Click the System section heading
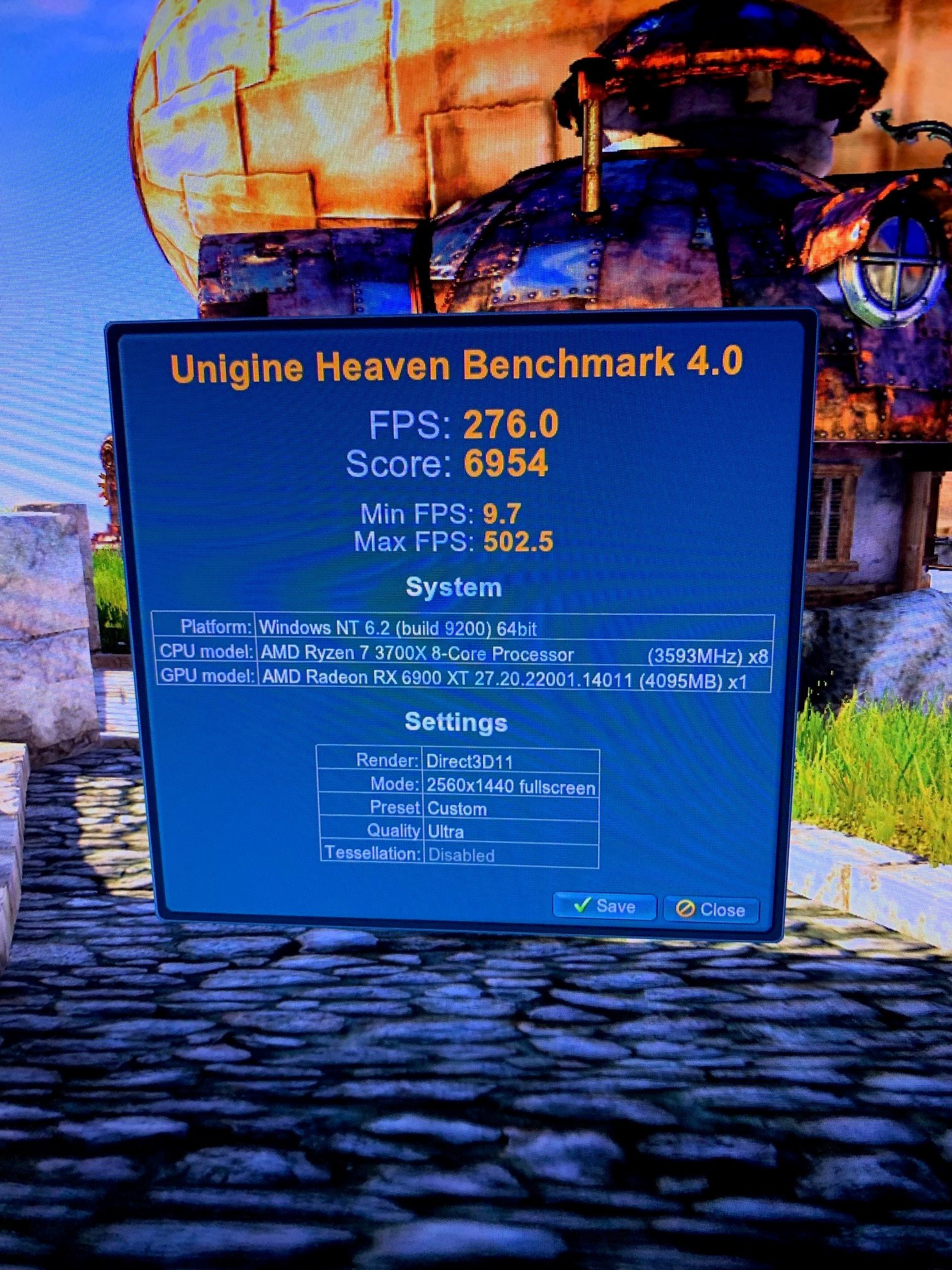The width and height of the screenshot is (952, 1270). tap(455, 587)
